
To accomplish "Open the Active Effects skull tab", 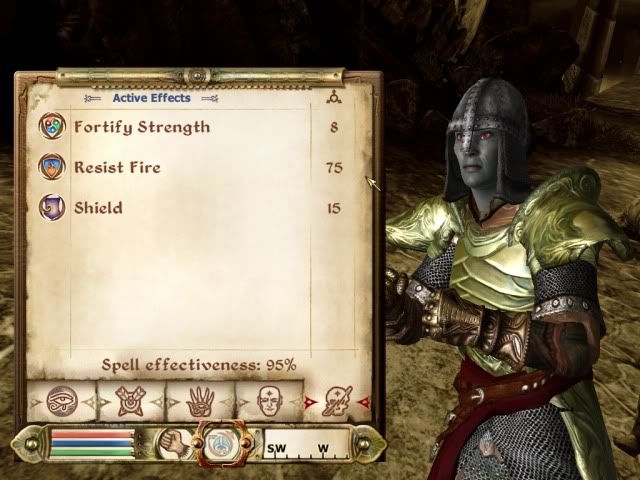I will click(x=337, y=402).
